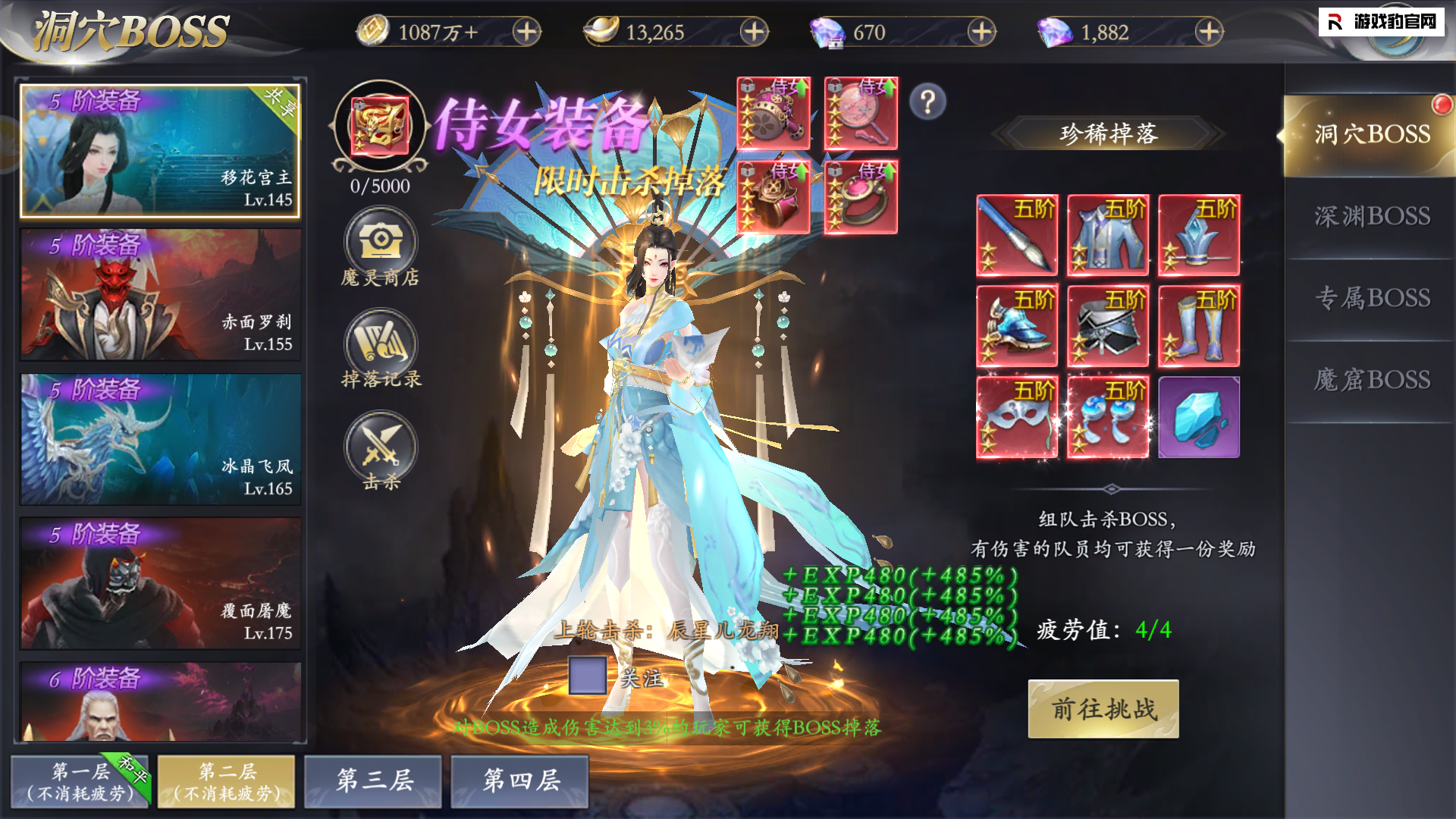Select the 移花宫主 Lv.145 boss
1456x819 pixels.
[161, 151]
